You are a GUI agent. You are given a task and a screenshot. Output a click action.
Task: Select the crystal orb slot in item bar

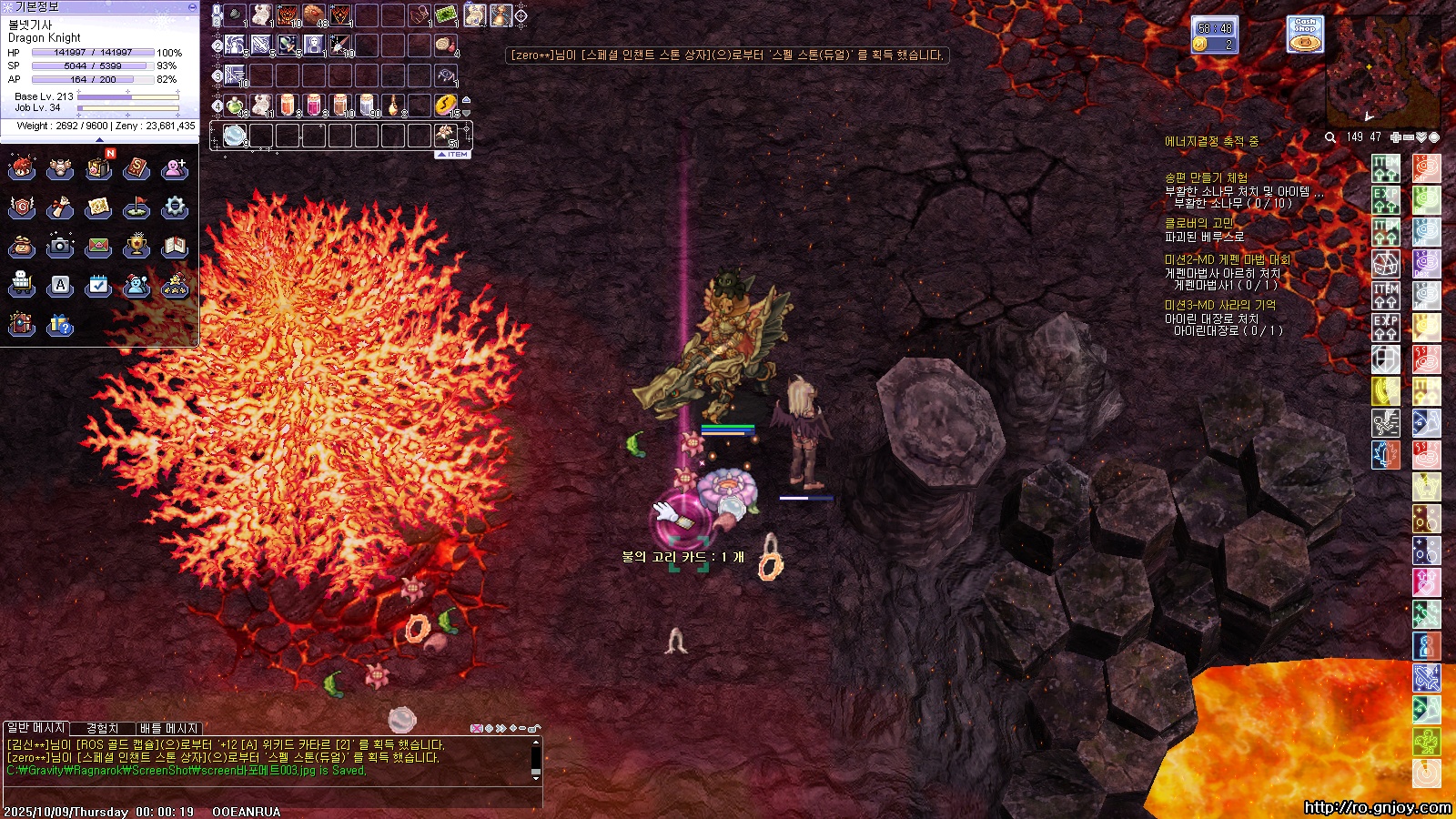[235, 136]
